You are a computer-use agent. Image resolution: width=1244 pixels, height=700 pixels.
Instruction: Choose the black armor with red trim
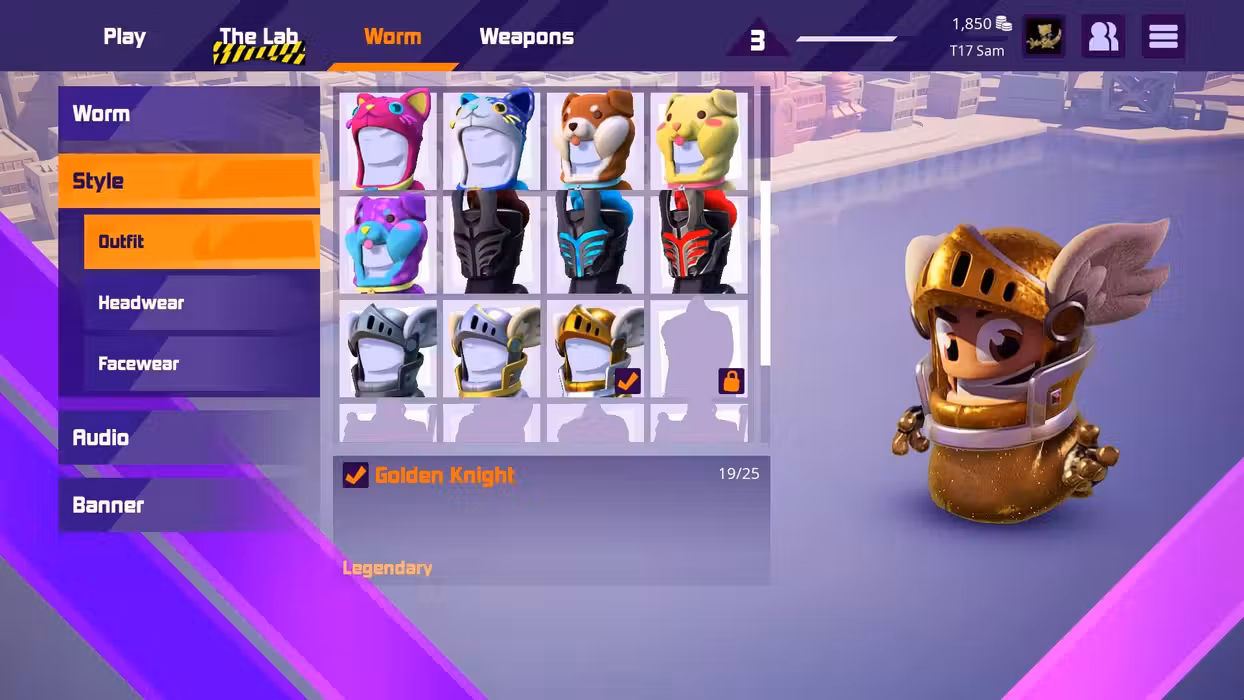pos(699,243)
